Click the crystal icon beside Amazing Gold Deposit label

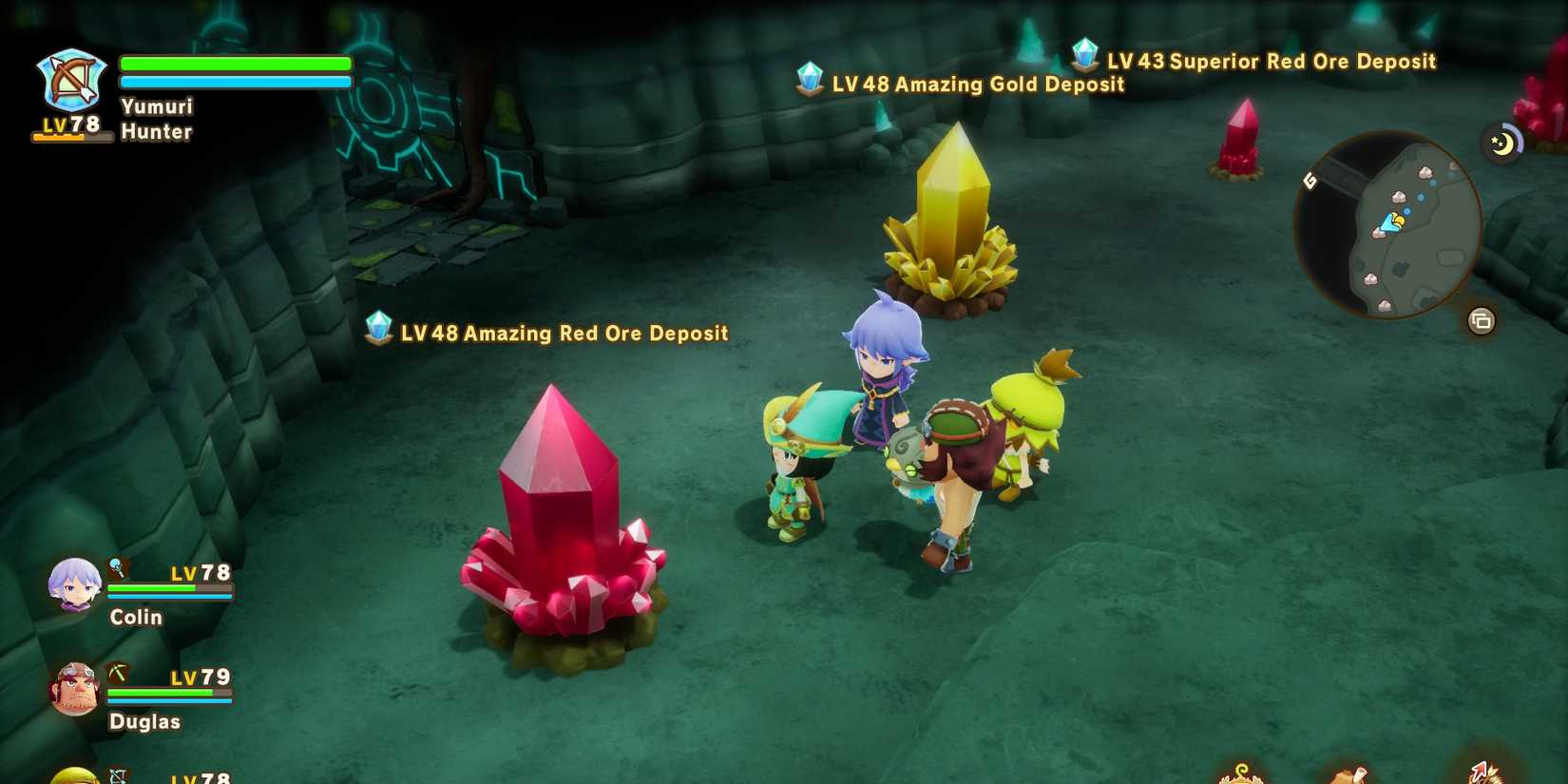click(810, 81)
